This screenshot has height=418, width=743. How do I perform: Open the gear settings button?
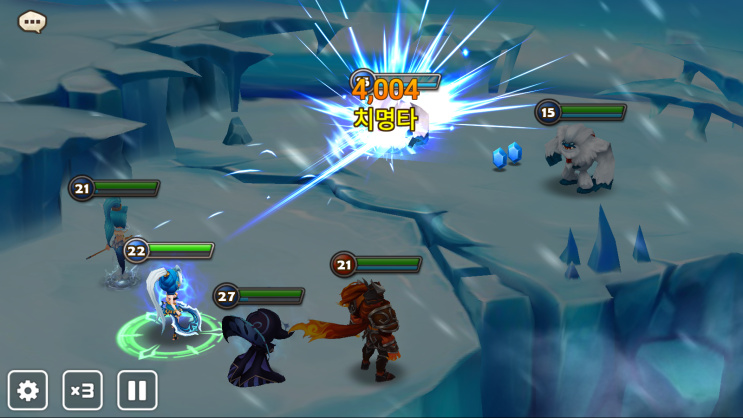click(x=28, y=390)
